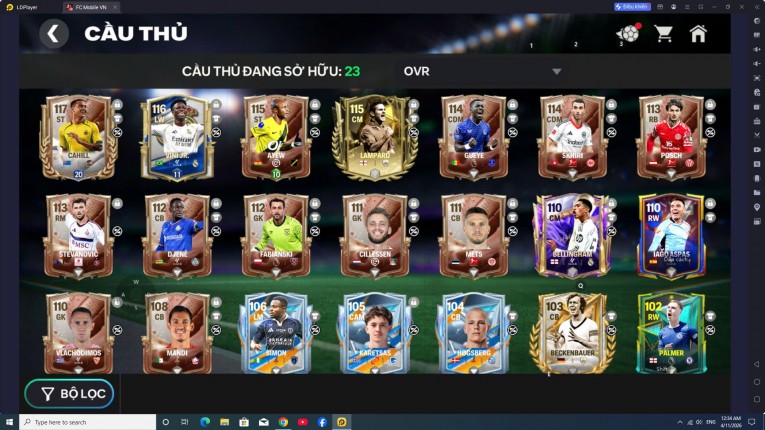Open the Beckenbauer 103 CB card
This screenshot has width=765, height=430.
571,333
